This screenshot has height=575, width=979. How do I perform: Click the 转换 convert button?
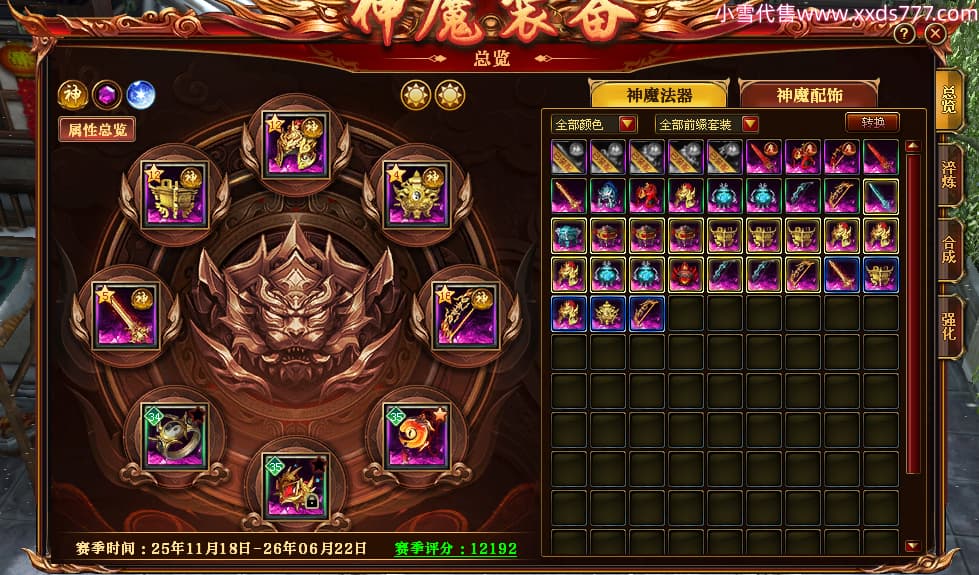[872, 122]
